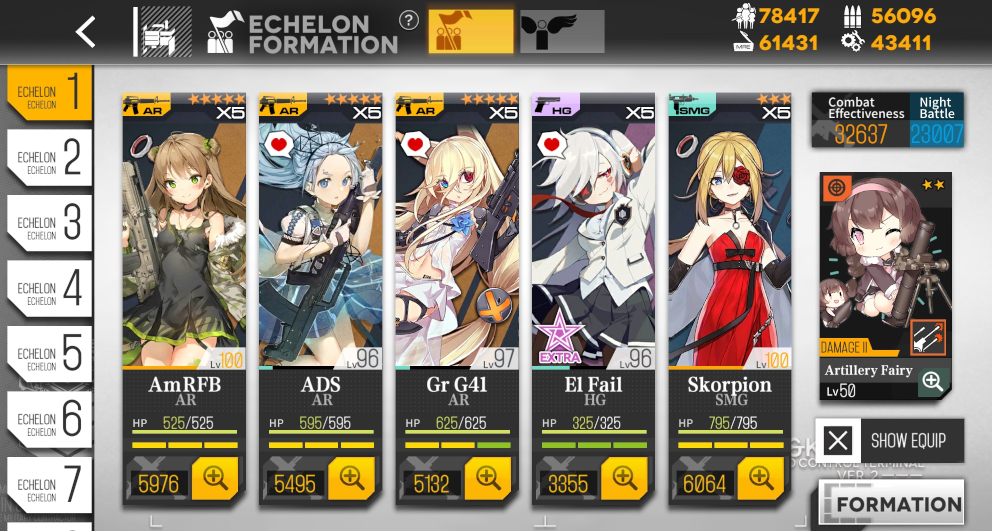Viewport: 992px width, 531px height.
Task: Switch to the winged fairy view tab
Action: pyautogui.click(x=562, y=32)
